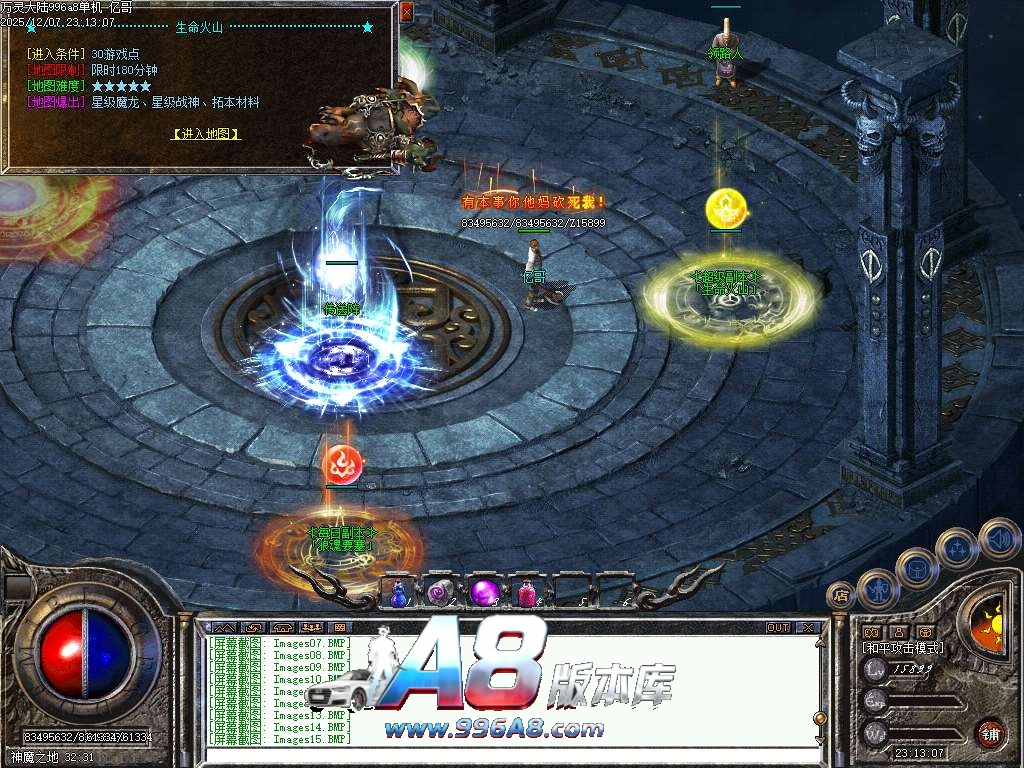The height and width of the screenshot is (768, 1024).
Task: Click the X button on the chat bar
Action: click(807, 628)
